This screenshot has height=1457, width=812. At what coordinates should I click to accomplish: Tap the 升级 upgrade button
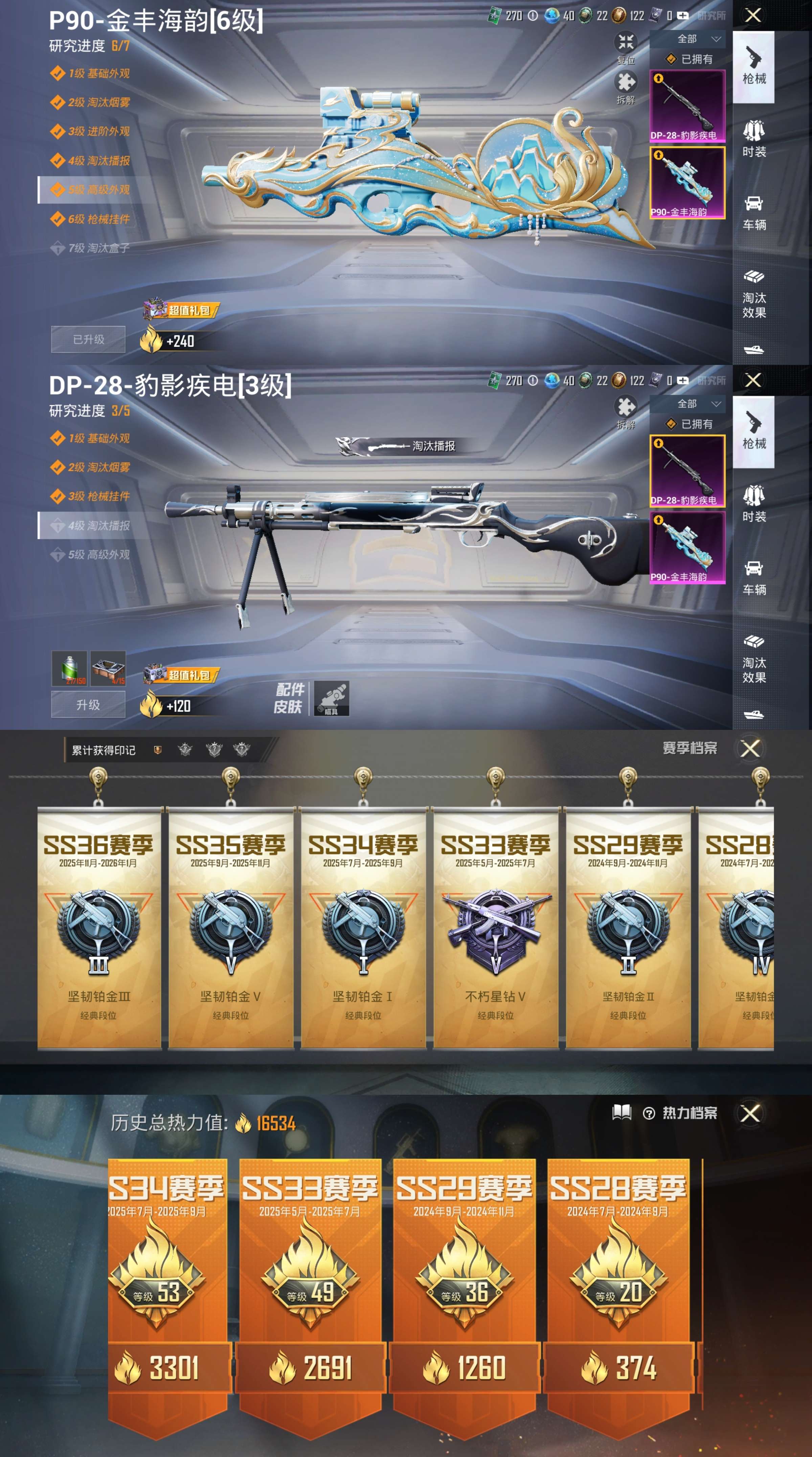pyautogui.click(x=88, y=705)
